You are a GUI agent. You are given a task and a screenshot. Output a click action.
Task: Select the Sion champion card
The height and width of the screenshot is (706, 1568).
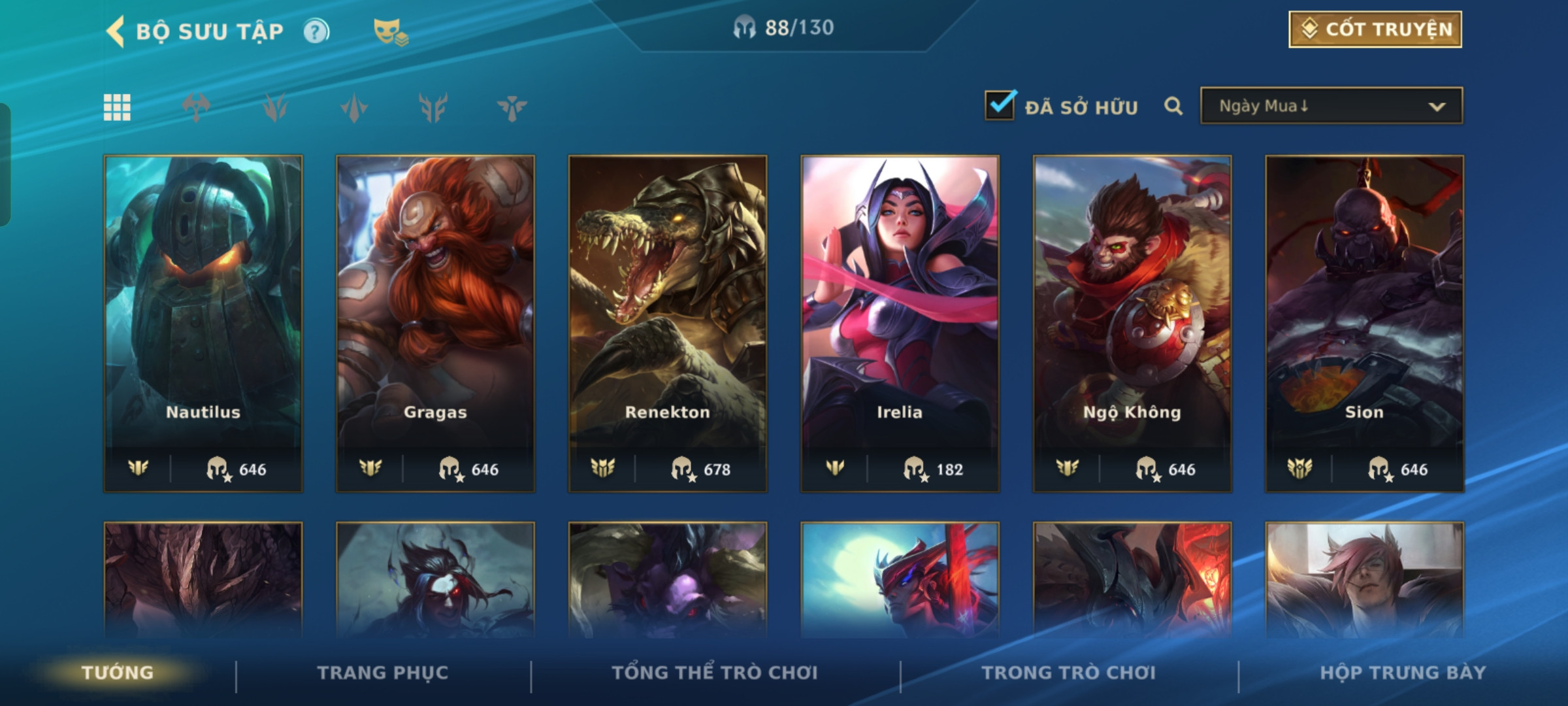pyautogui.click(x=1364, y=323)
